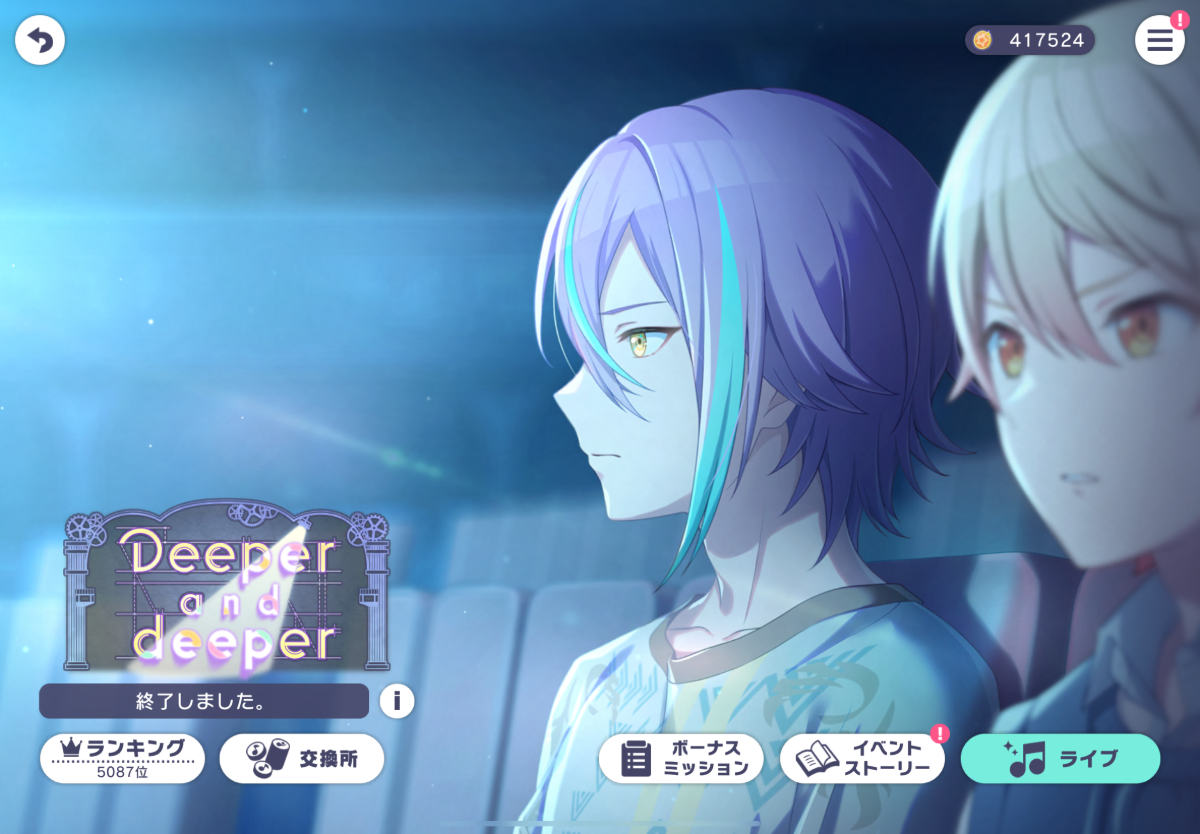Go back with the return arrow button

click(40, 41)
